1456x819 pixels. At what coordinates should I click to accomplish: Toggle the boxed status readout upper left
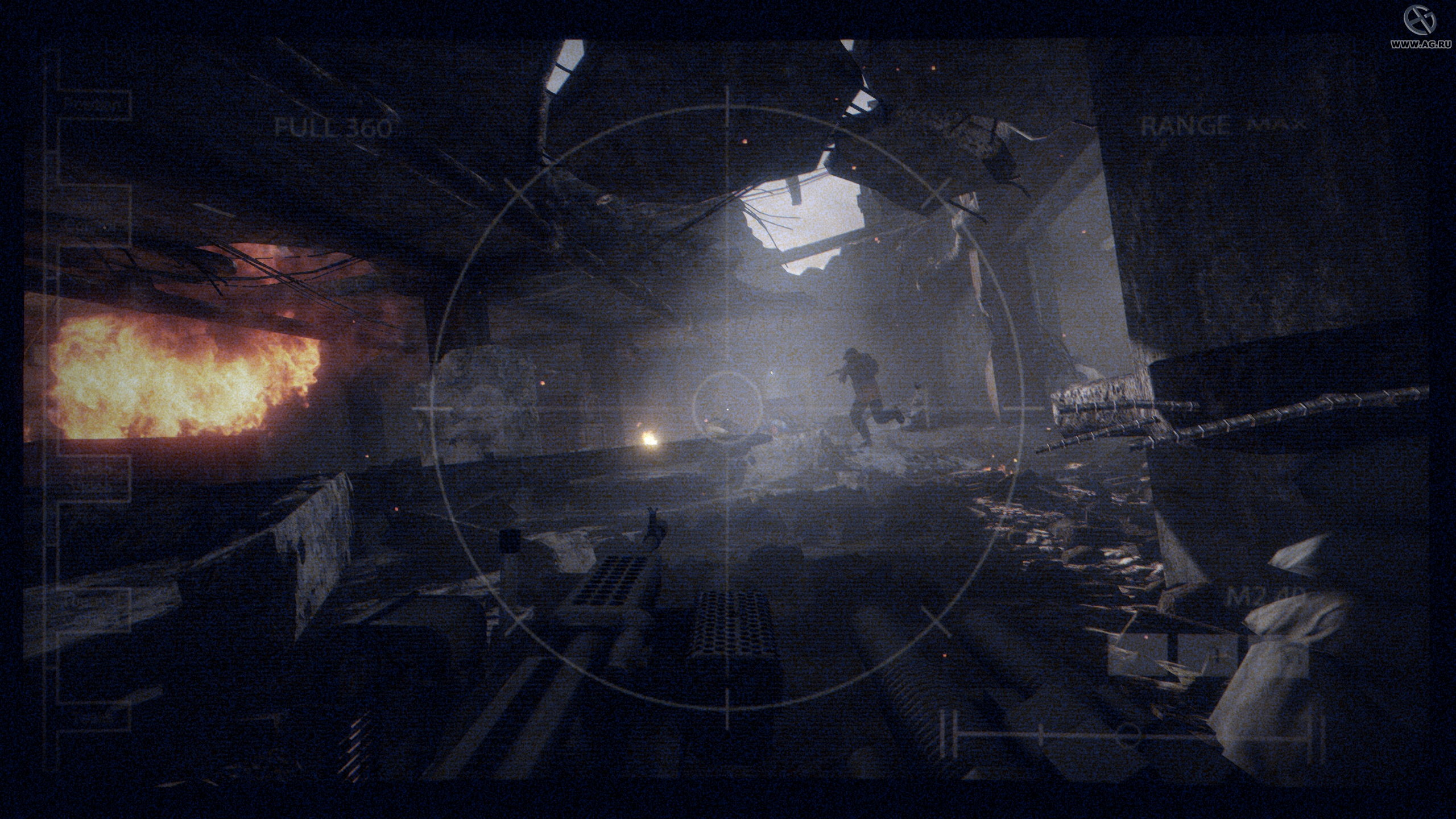94,105
